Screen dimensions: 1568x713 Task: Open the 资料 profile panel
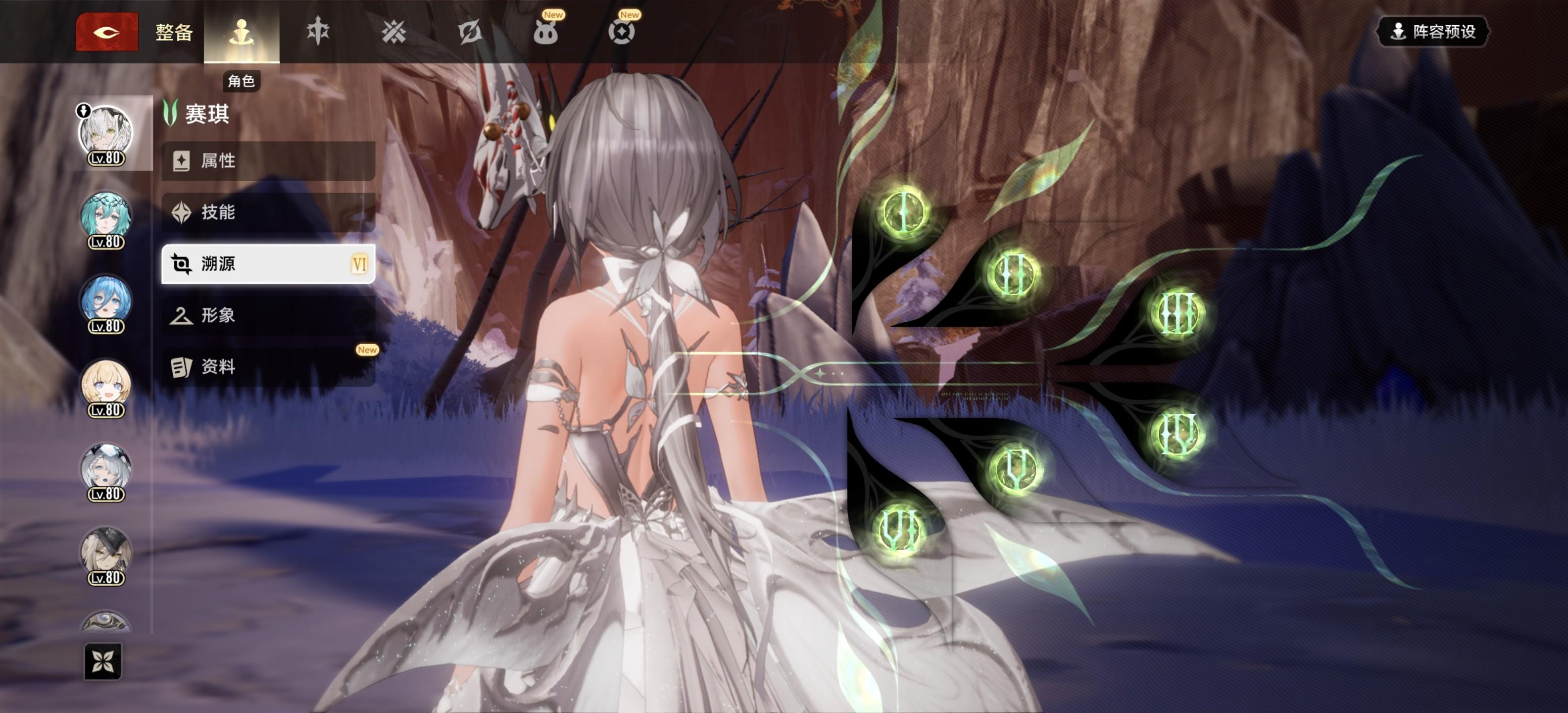pyautogui.click(x=268, y=366)
